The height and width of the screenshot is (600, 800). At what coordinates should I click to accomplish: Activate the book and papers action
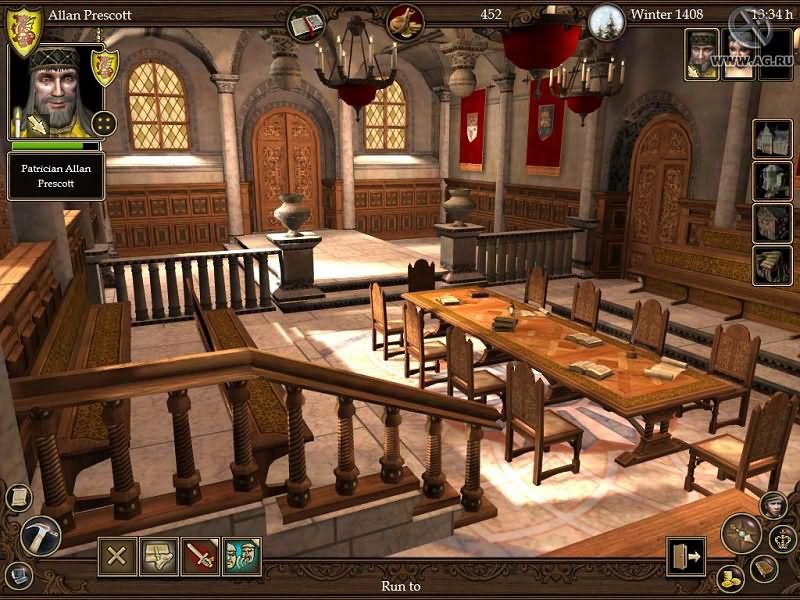tap(158, 556)
